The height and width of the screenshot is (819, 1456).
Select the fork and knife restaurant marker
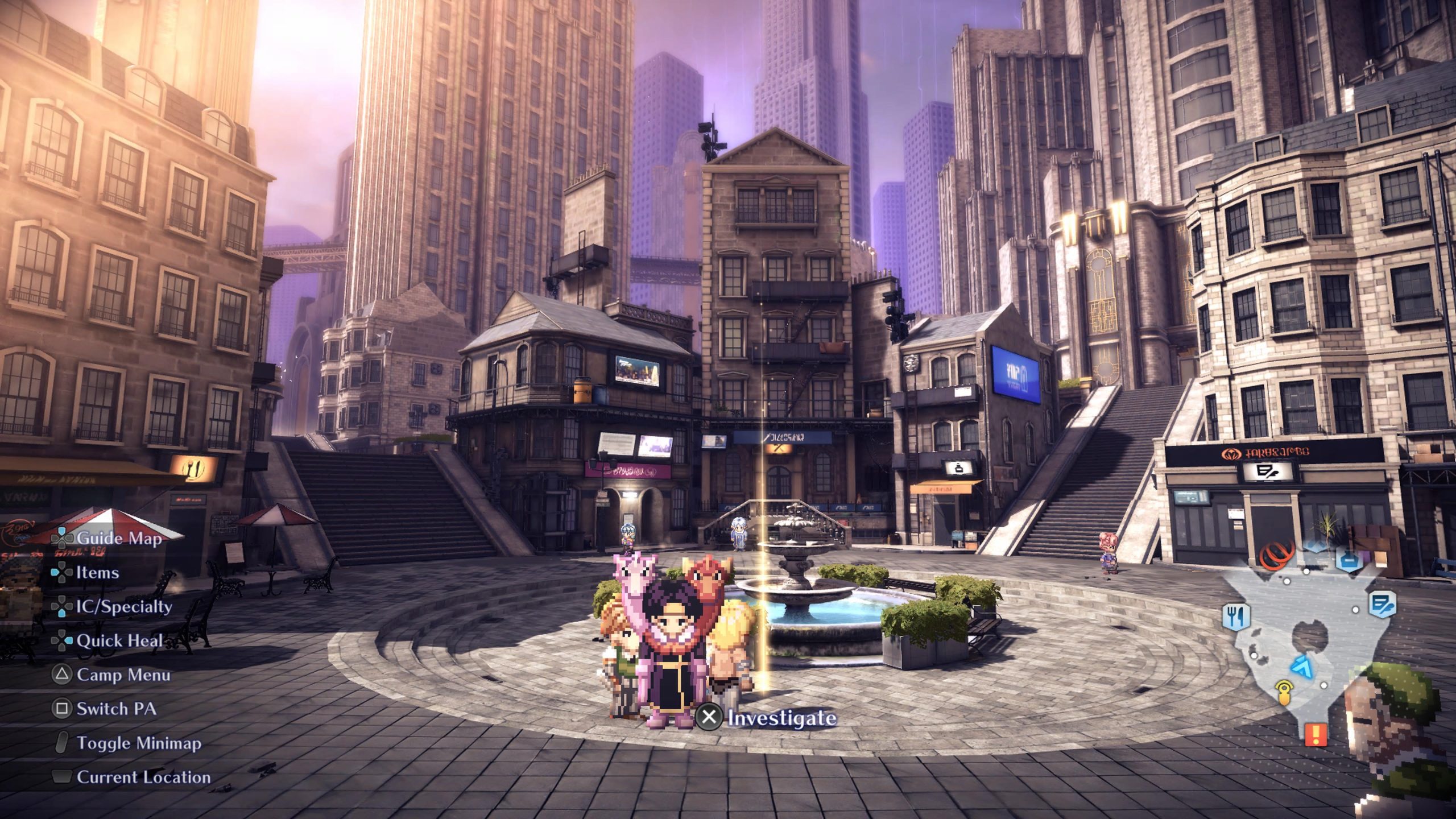tap(1235, 617)
